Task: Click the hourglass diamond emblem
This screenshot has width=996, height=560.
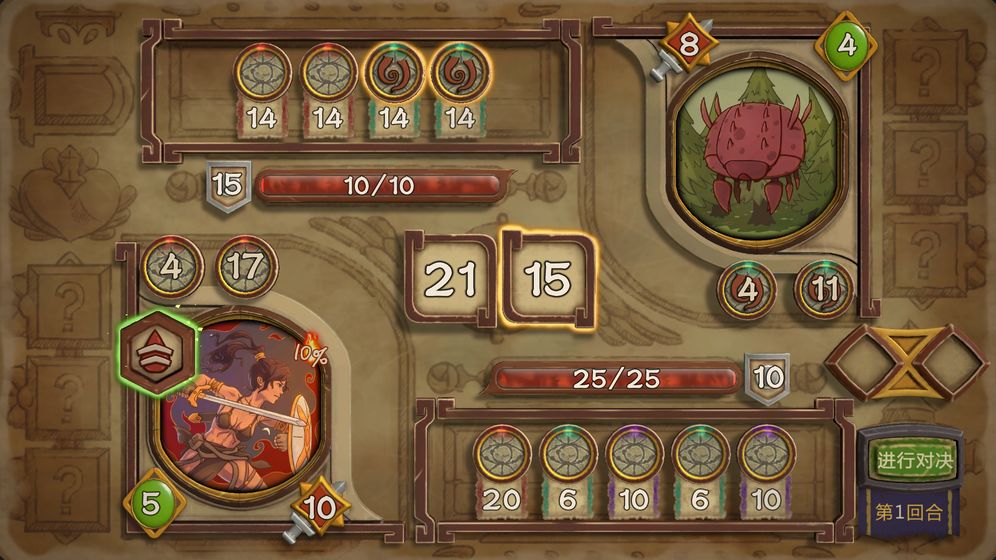Action: click(906, 362)
